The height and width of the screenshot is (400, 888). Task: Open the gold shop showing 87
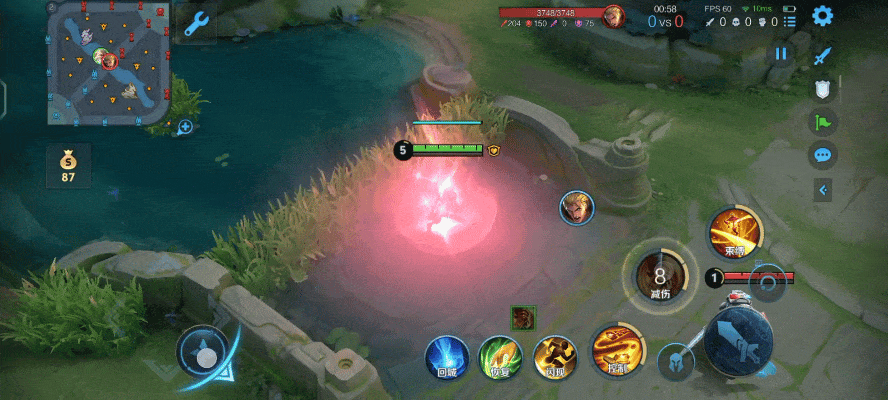68,165
